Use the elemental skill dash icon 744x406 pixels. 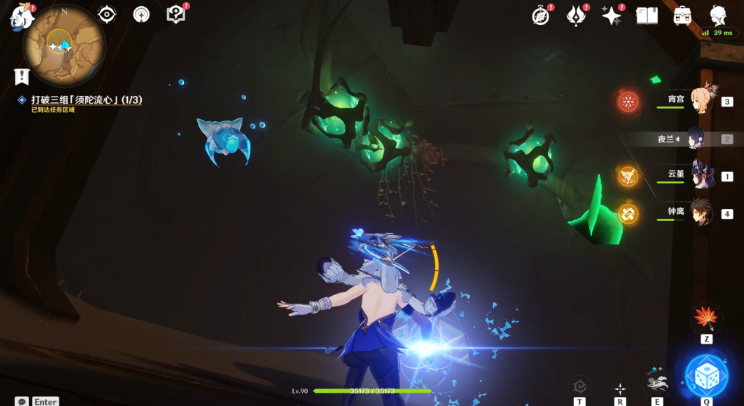pos(657,381)
